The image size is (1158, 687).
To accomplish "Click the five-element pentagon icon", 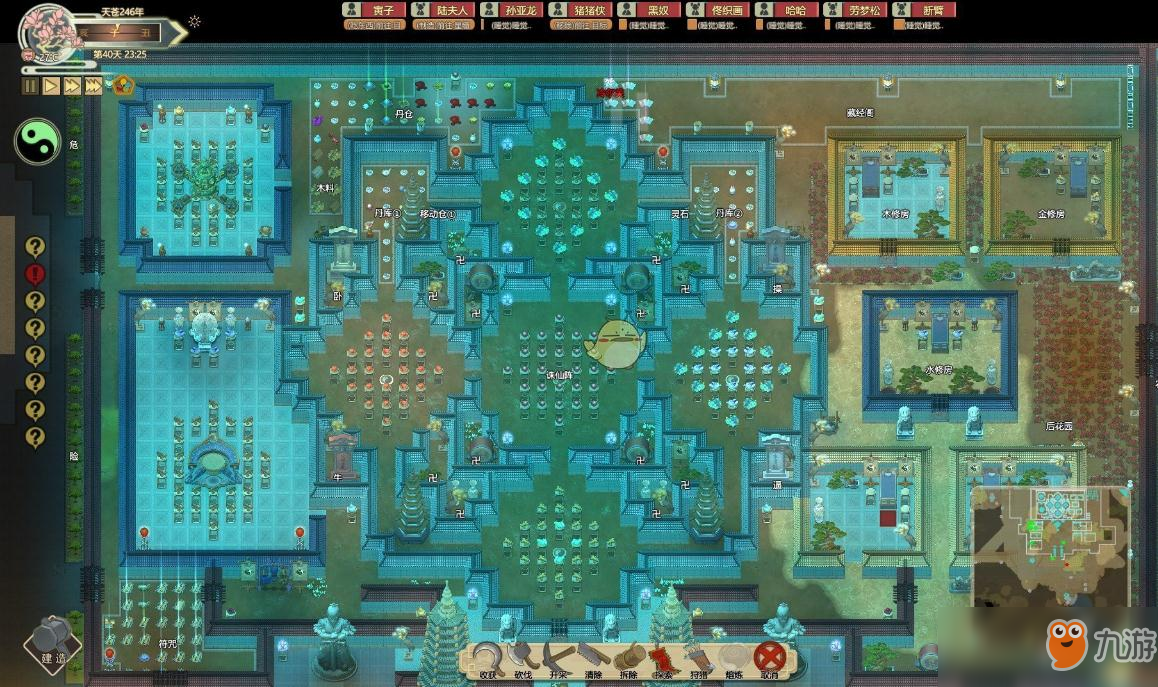I will click(123, 86).
